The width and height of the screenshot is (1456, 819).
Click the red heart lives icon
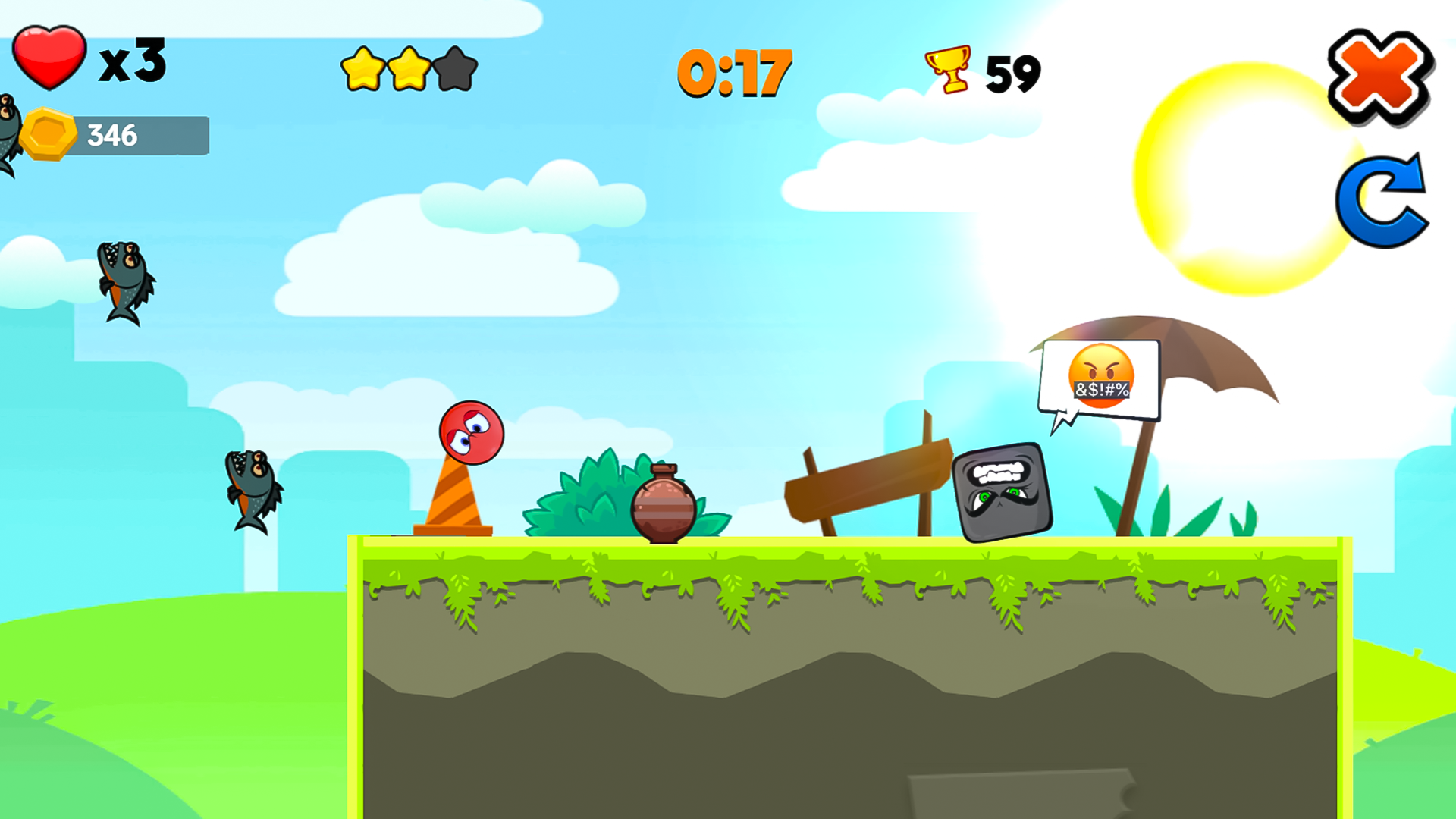(x=48, y=59)
